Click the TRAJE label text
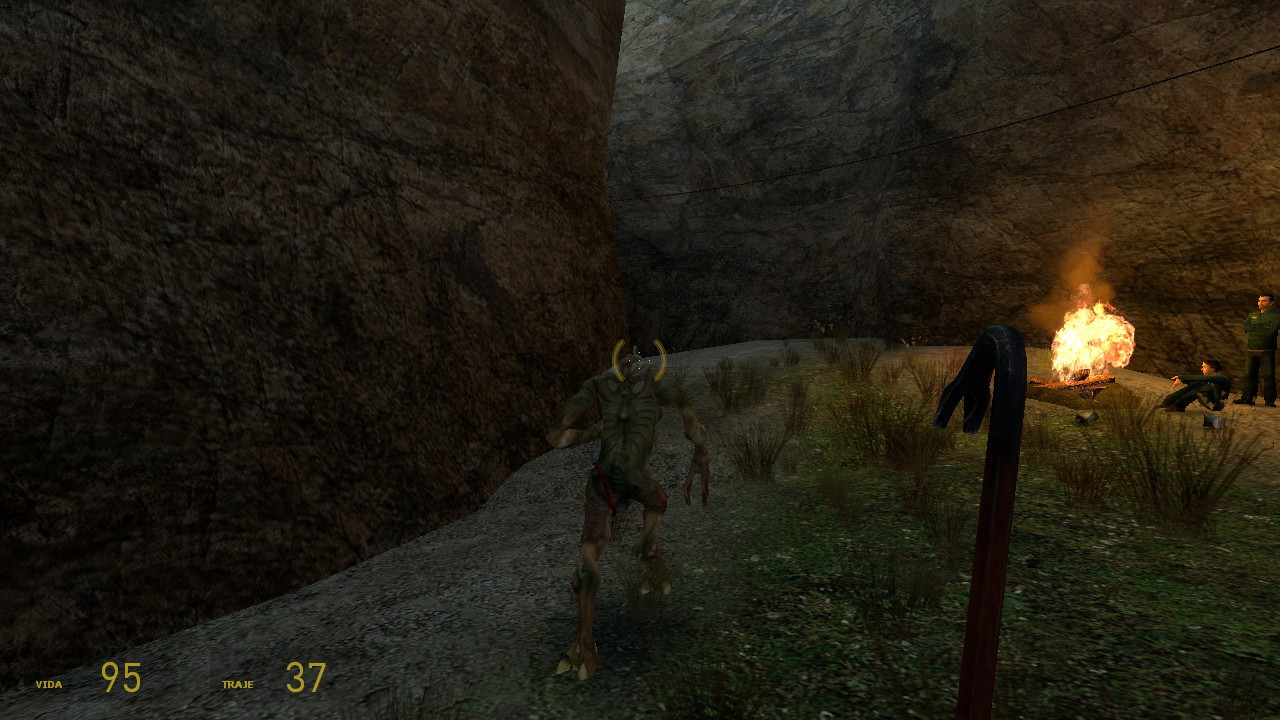The height and width of the screenshot is (720, 1280). tap(240, 684)
